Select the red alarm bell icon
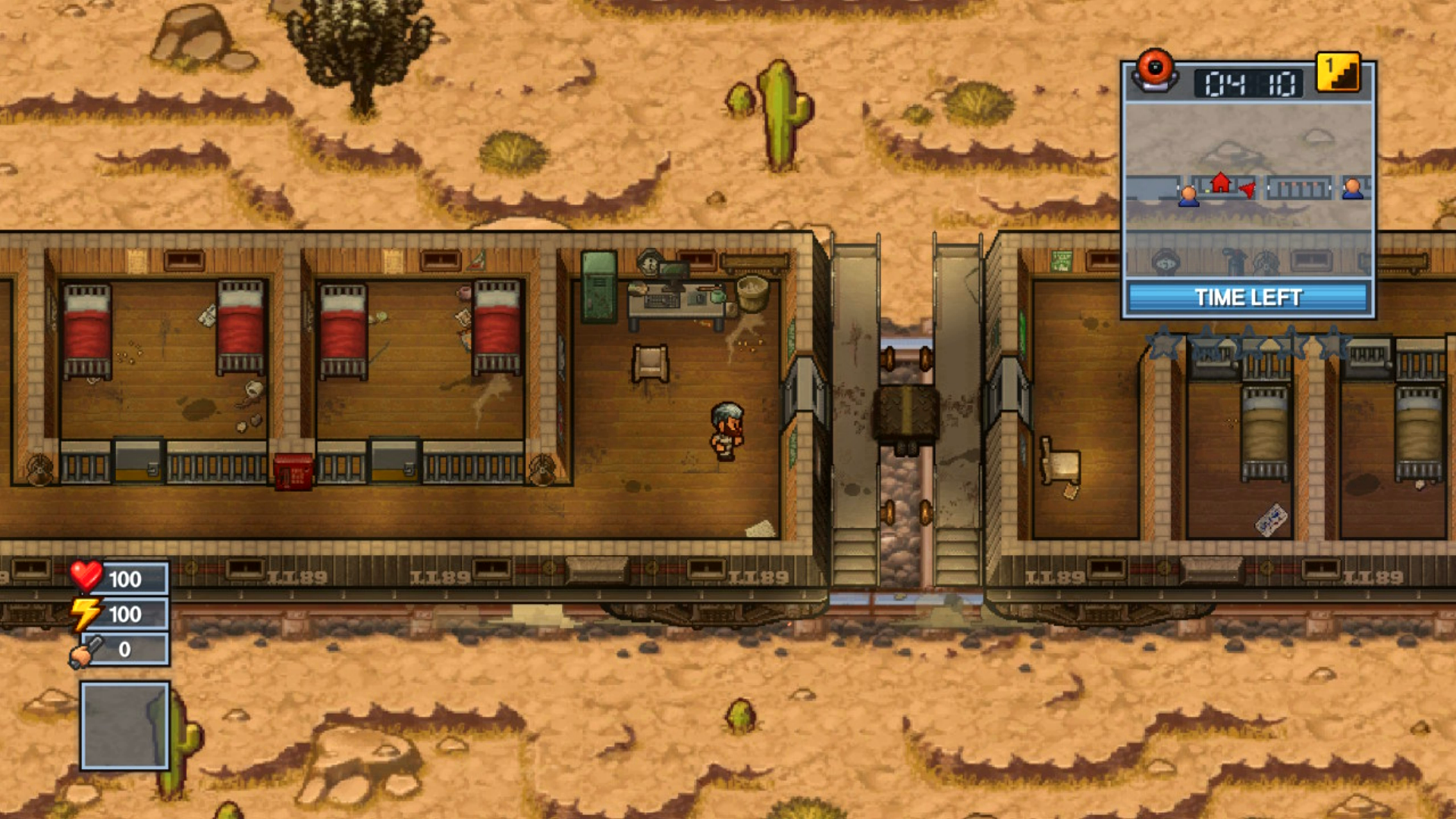This screenshot has height=819, width=1456. point(1154,70)
